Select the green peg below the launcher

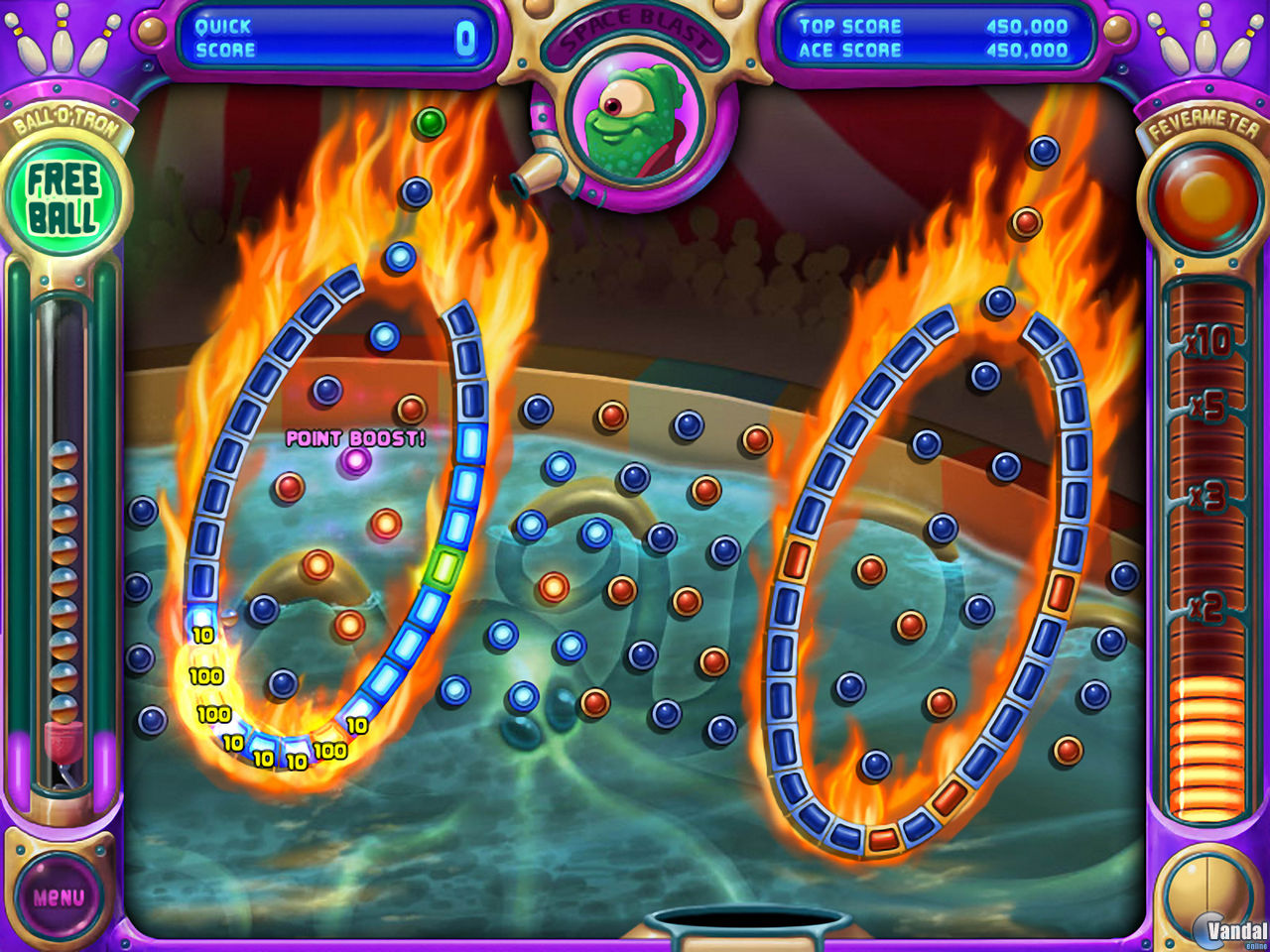point(431,121)
